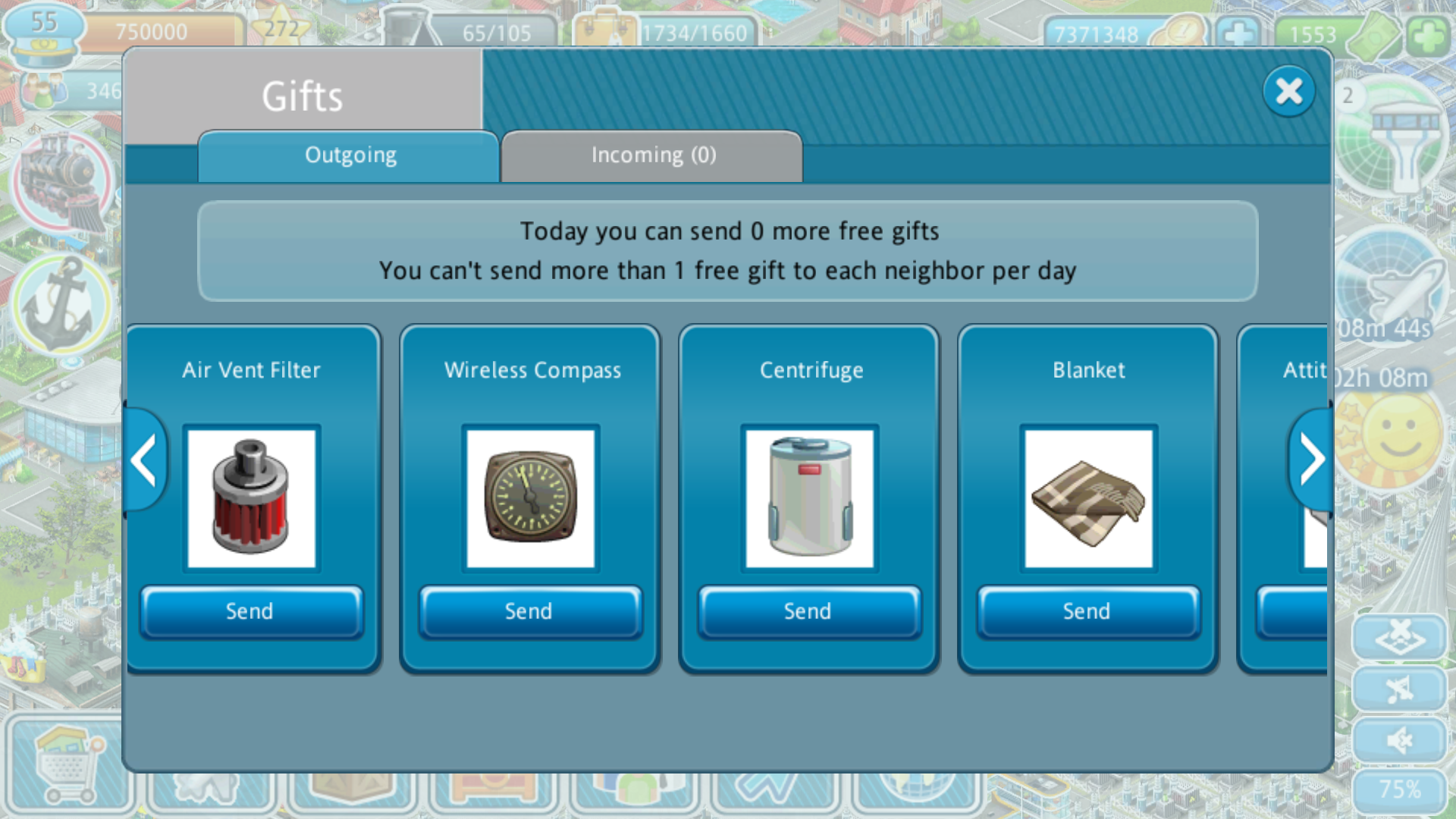Show next gifts with right arrow

click(x=1311, y=460)
